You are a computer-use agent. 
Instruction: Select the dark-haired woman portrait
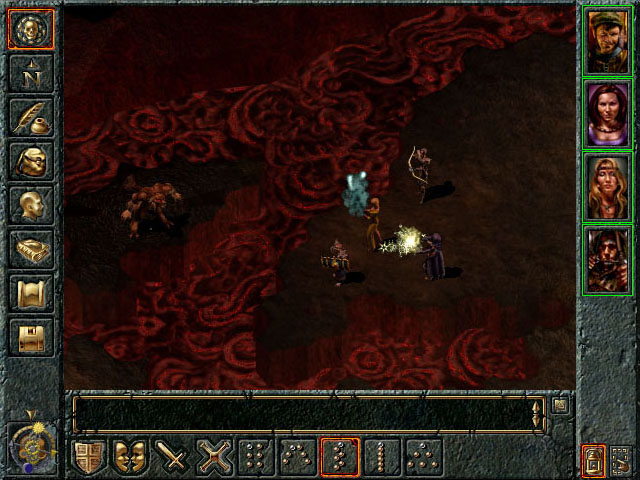coord(607,113)
